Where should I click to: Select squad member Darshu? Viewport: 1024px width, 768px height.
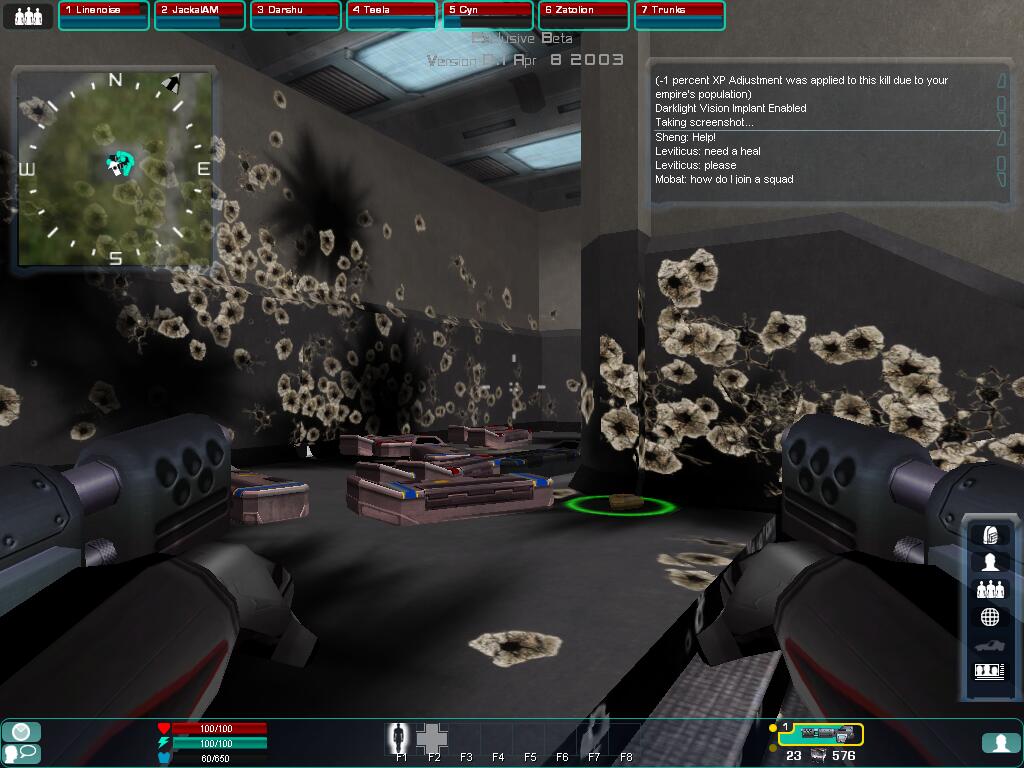tap(296, 15)
